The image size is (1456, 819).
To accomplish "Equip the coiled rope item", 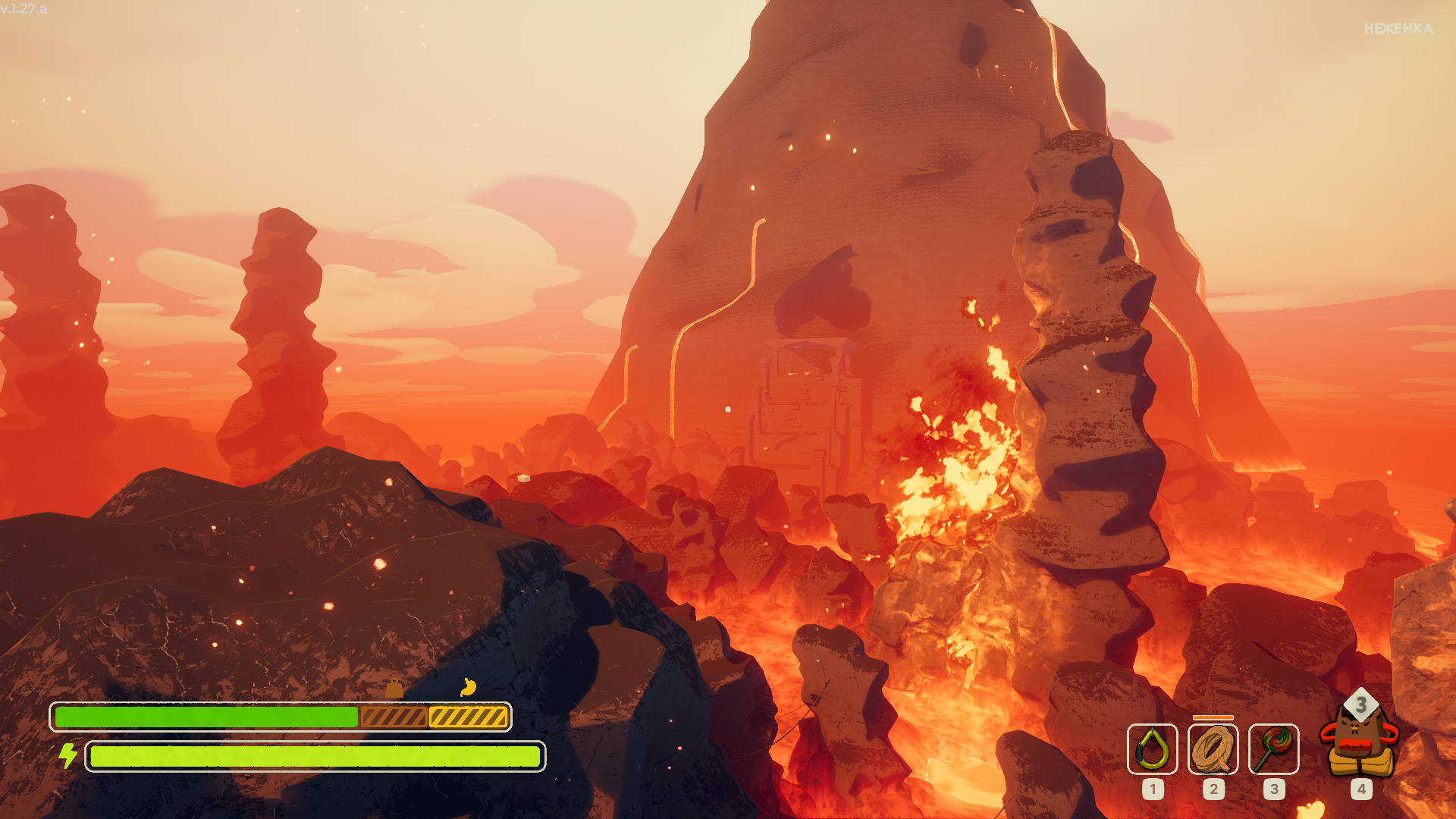I will (x=1213, y=749).
